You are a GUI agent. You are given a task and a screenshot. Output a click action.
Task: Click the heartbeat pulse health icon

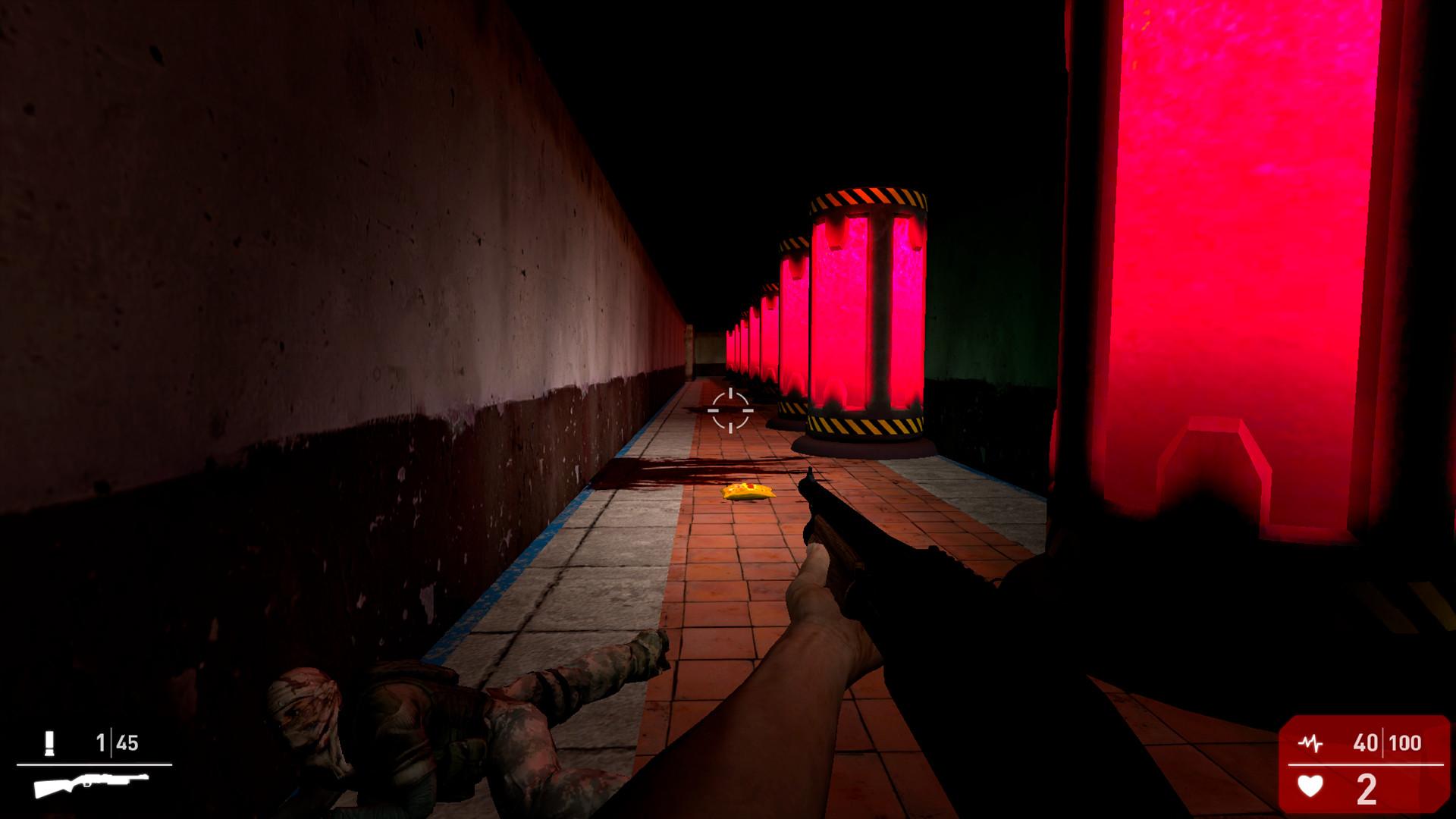point(1310,743)
